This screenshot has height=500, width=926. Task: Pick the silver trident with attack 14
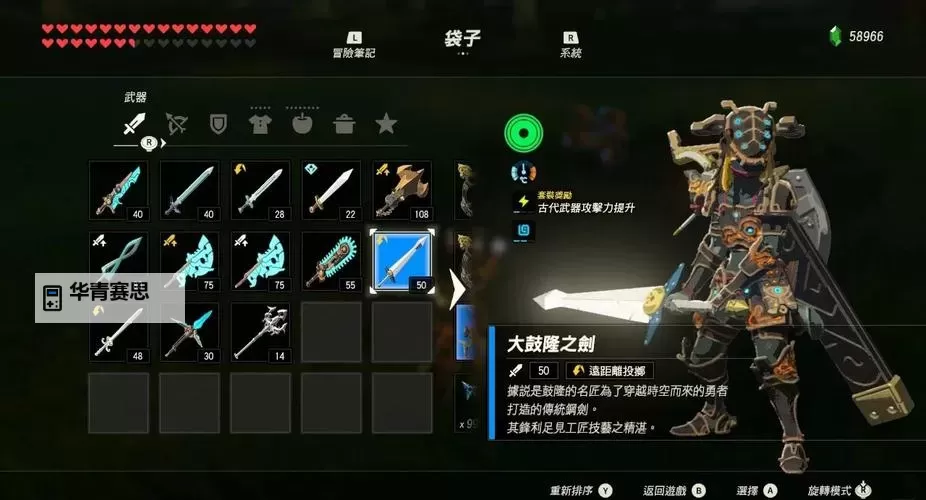coord(260,332)
